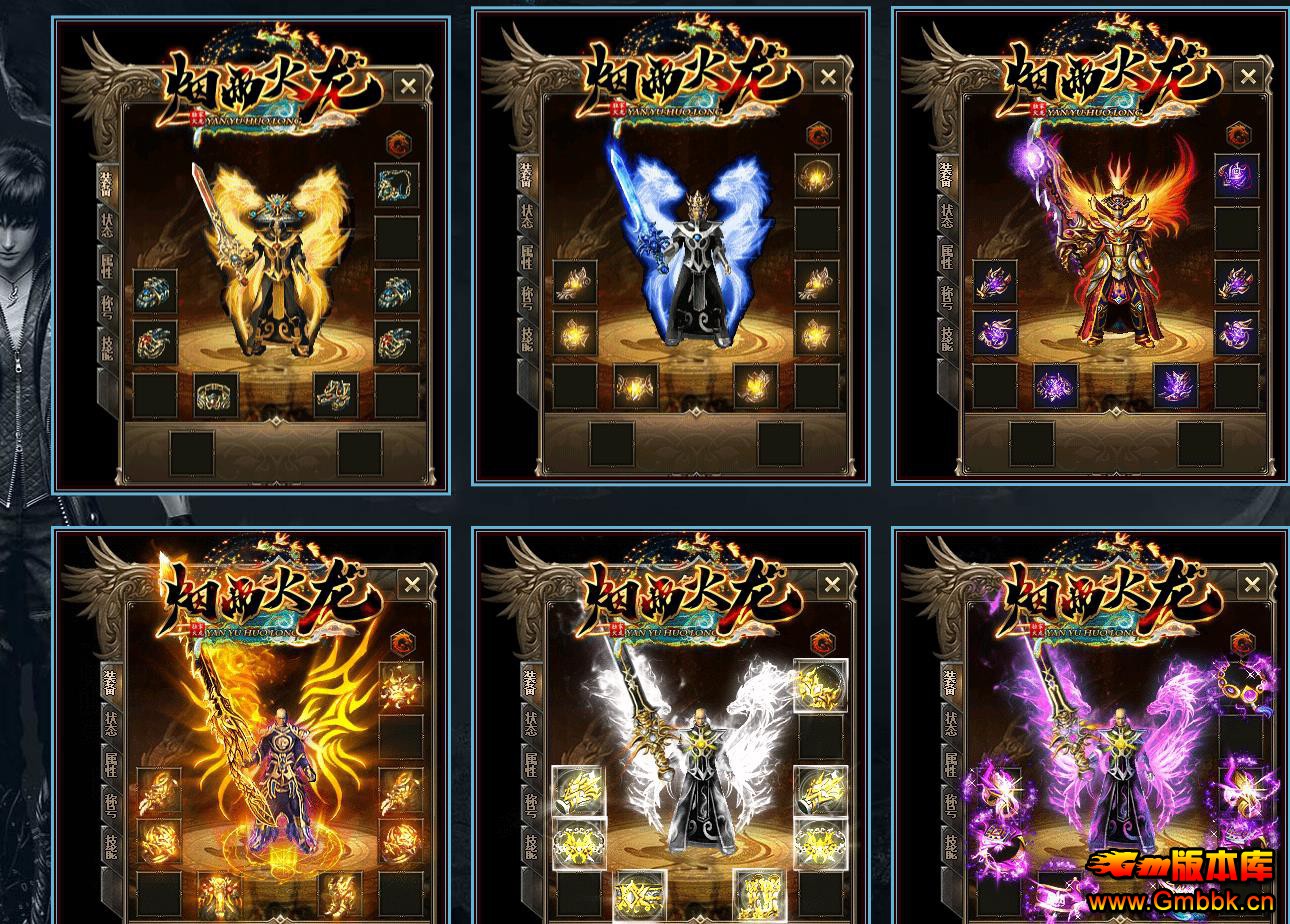Open the red dragon emblem in blue-winged panel
Screen dimensions: 1290x924
(x=819, y=133)
